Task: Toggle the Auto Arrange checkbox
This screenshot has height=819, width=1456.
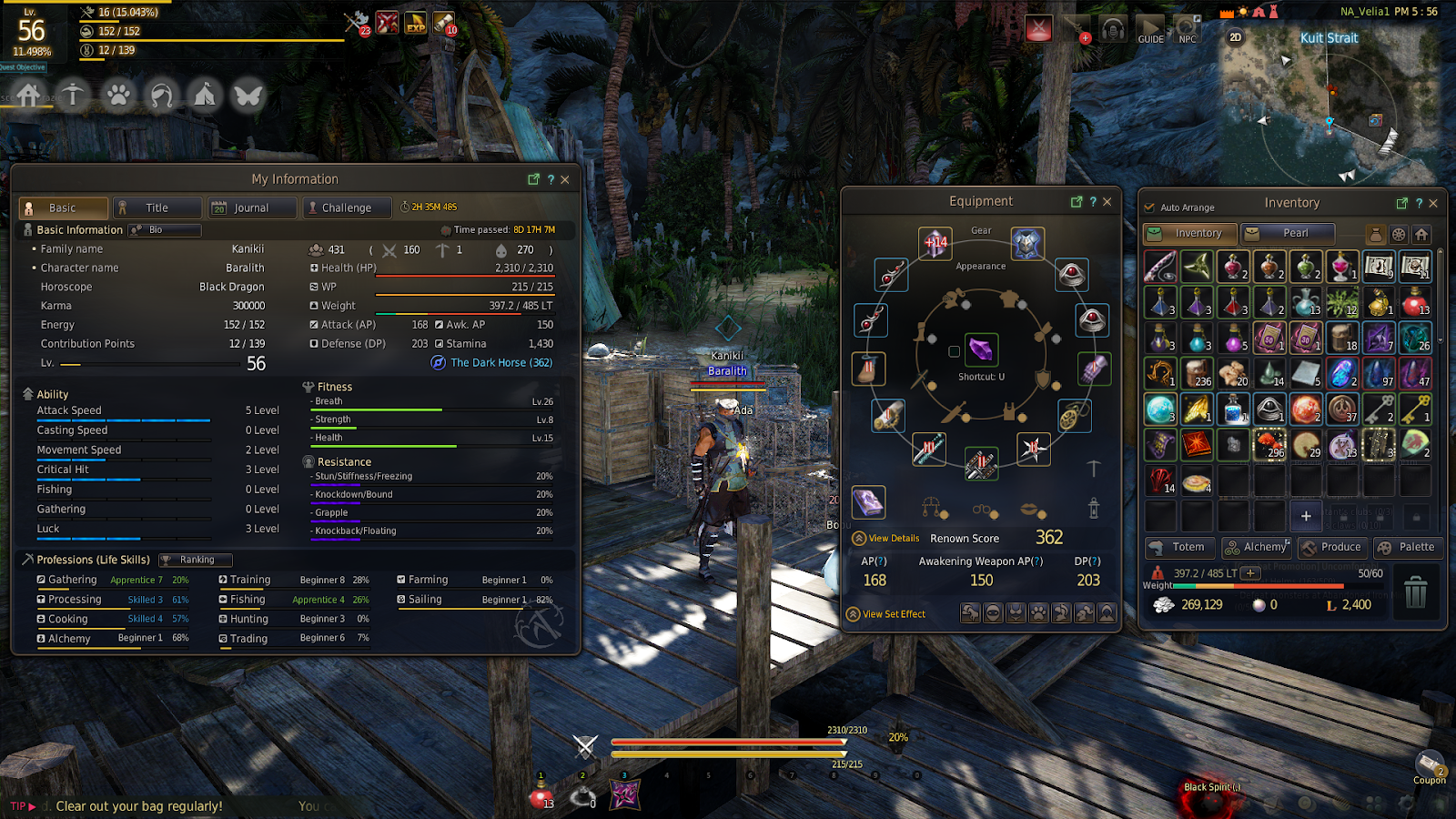Action: click(x=1149, y=207)
